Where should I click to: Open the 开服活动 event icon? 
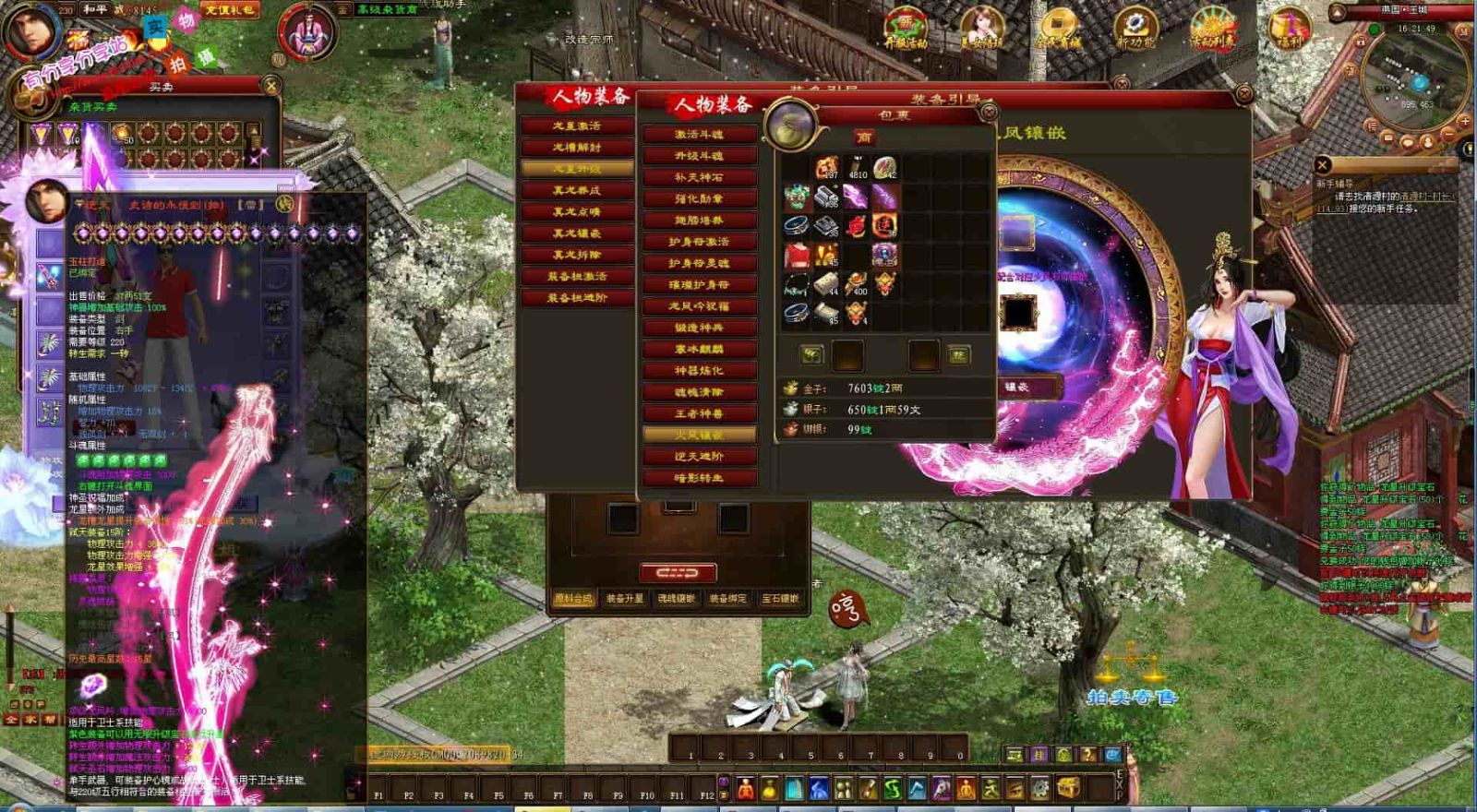tap(906, 30)
